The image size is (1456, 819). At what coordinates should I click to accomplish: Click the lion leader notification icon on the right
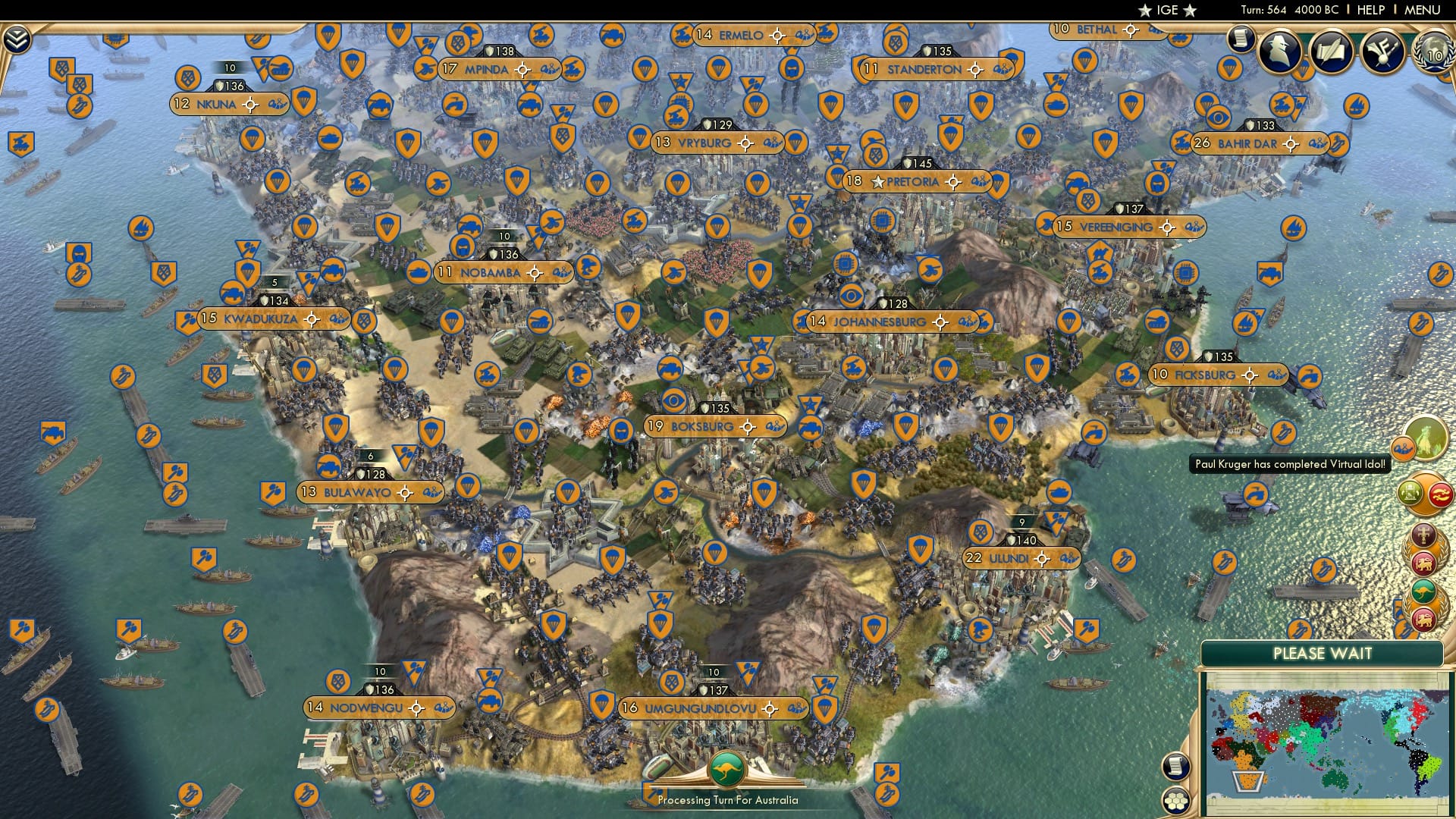1423,562
